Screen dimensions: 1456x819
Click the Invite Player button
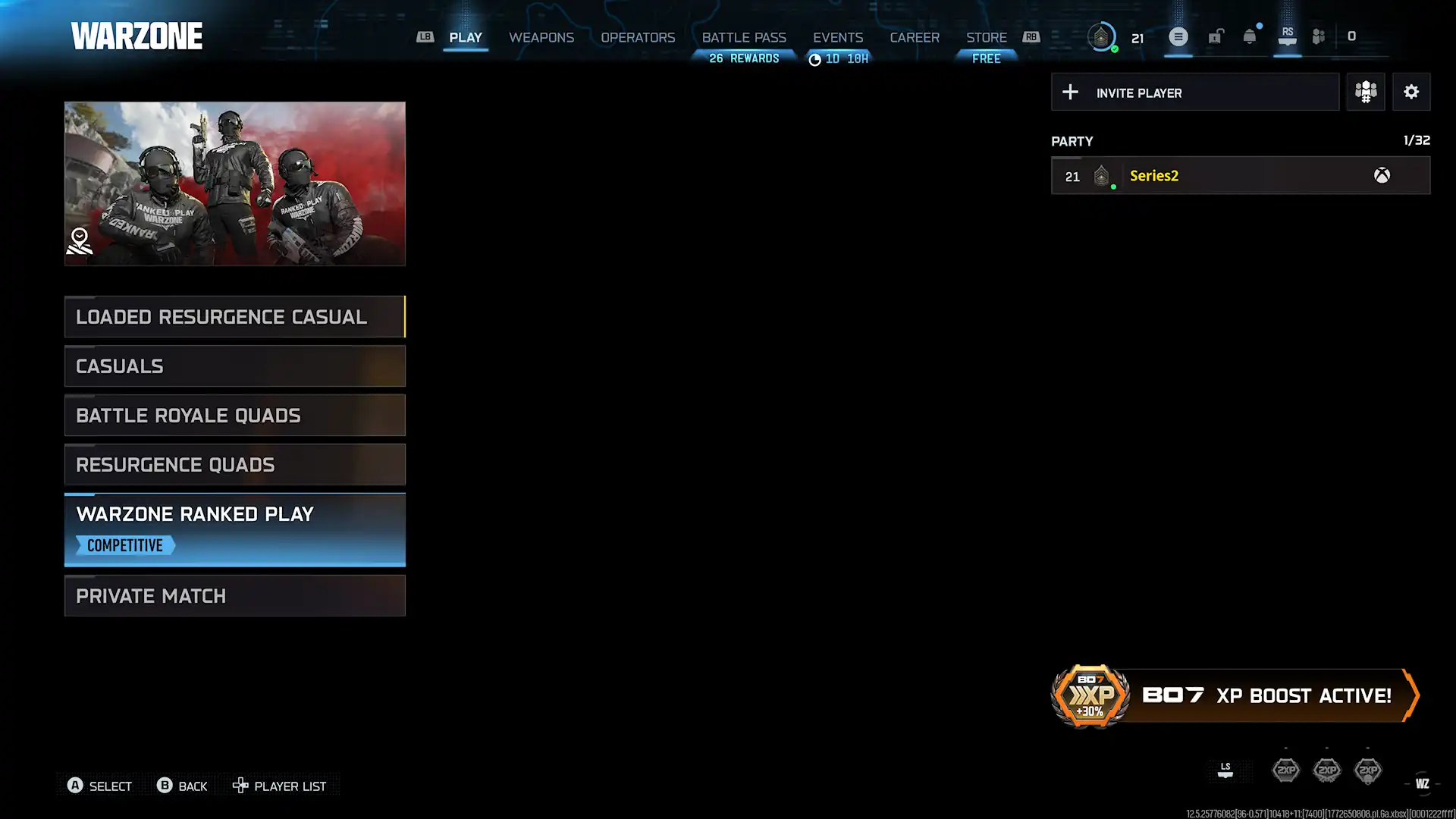(1194, 92)
